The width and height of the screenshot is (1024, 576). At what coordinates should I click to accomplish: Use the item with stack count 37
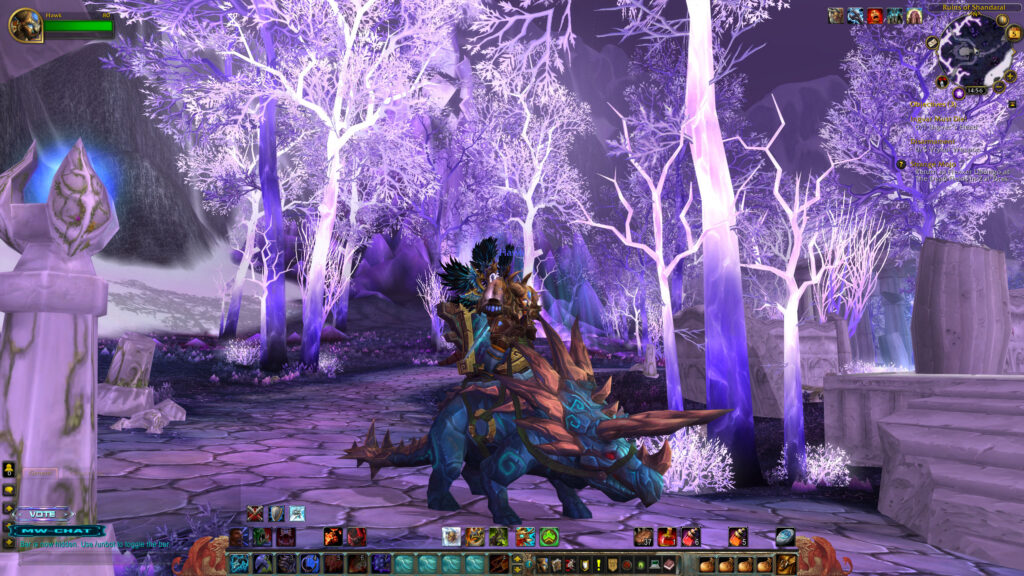(x=643, y=537)
